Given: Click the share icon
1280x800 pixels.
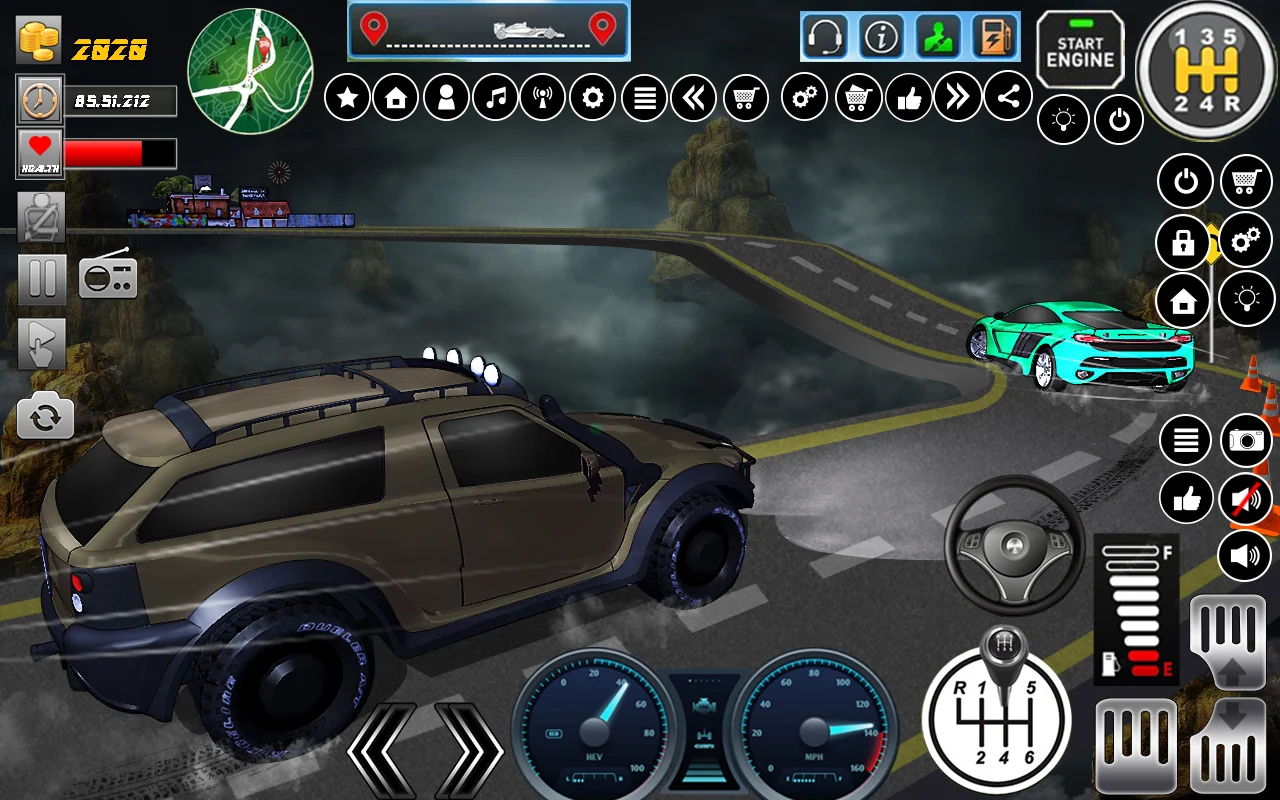Looking at the screenshot, I should click(1007, 97).
